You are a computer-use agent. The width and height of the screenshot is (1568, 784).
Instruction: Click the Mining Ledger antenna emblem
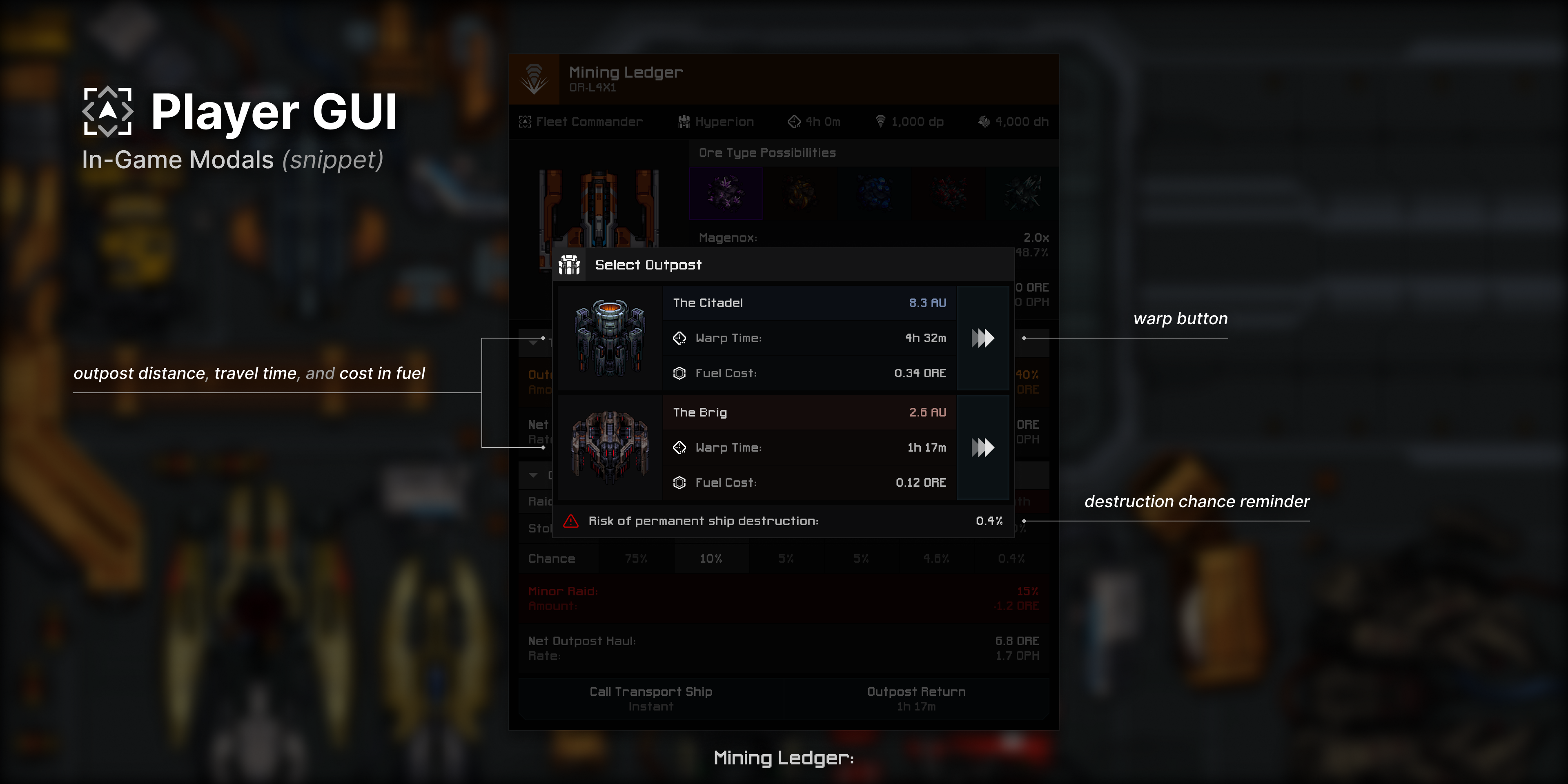(x=534, y=78)
